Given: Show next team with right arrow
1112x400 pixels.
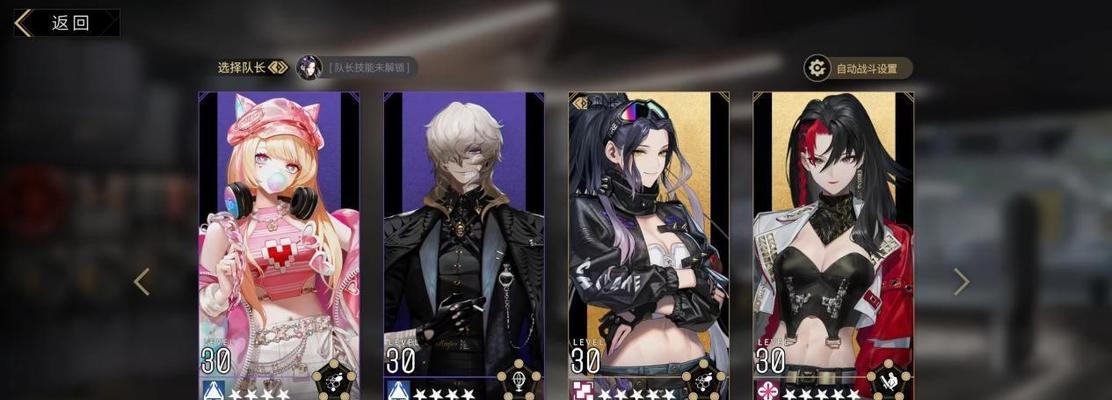Looking at the screenshot, I should (x=961, y=282).
